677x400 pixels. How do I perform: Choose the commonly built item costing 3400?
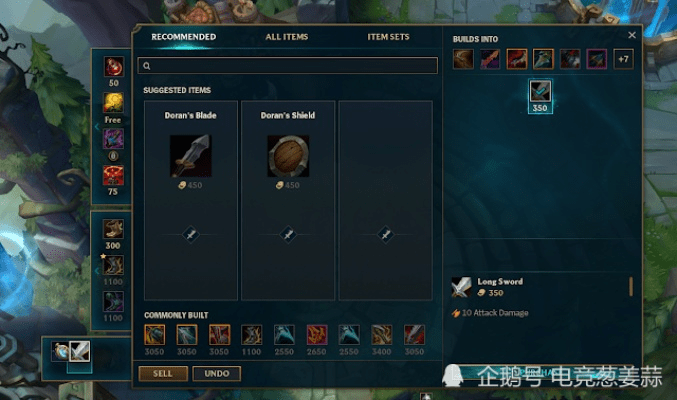click(382, 335)
